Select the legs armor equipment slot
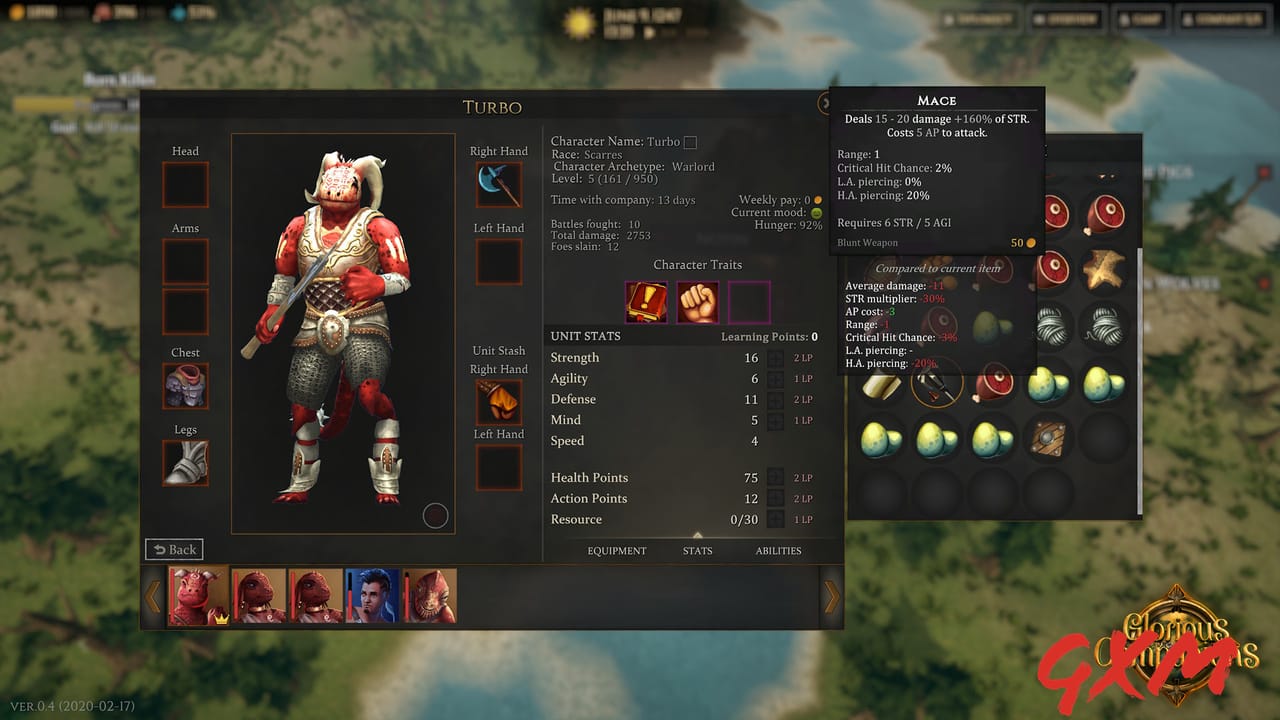The image size is (1280, 720). pyautogui.click(x=184, y=463)
